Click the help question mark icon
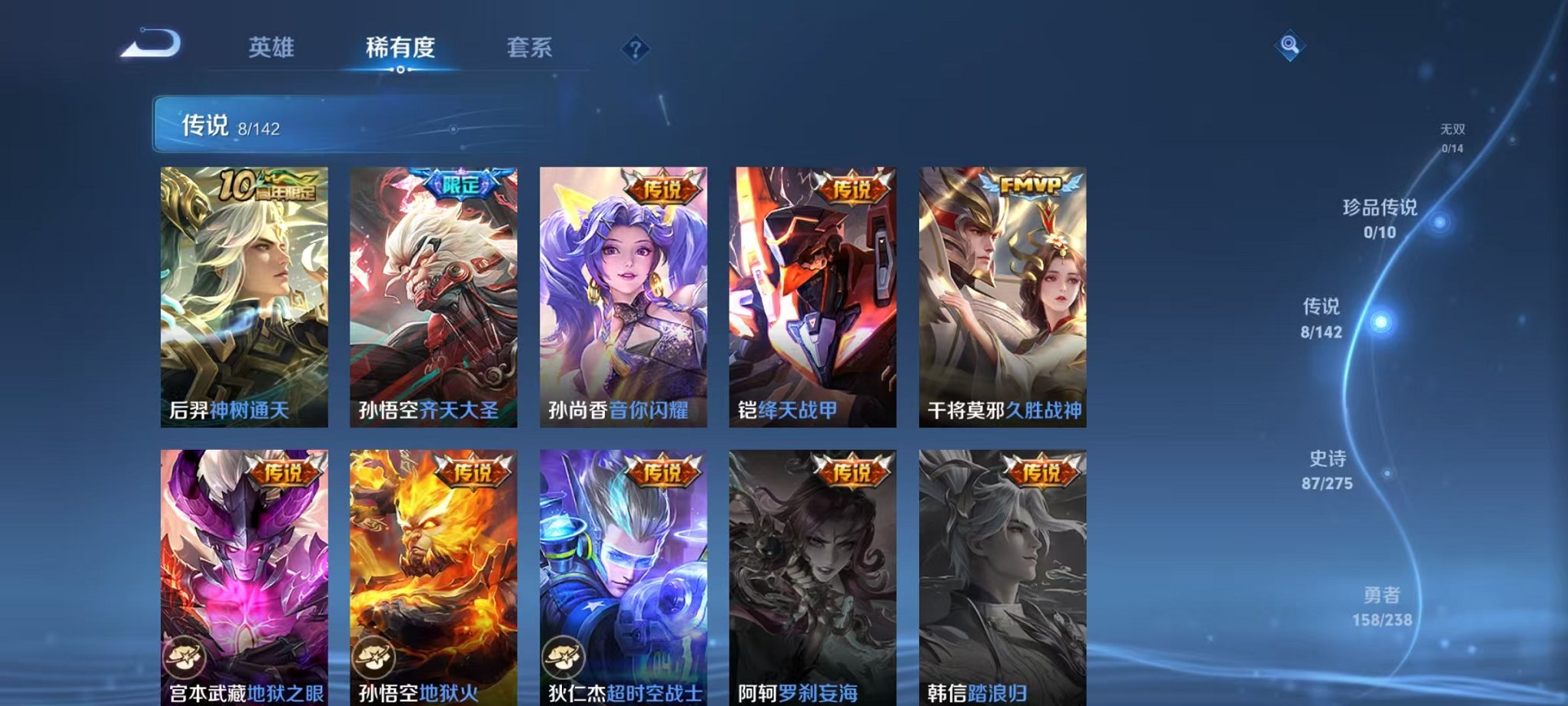Viewport: 1568px width, 706px height. coord(634,50)
